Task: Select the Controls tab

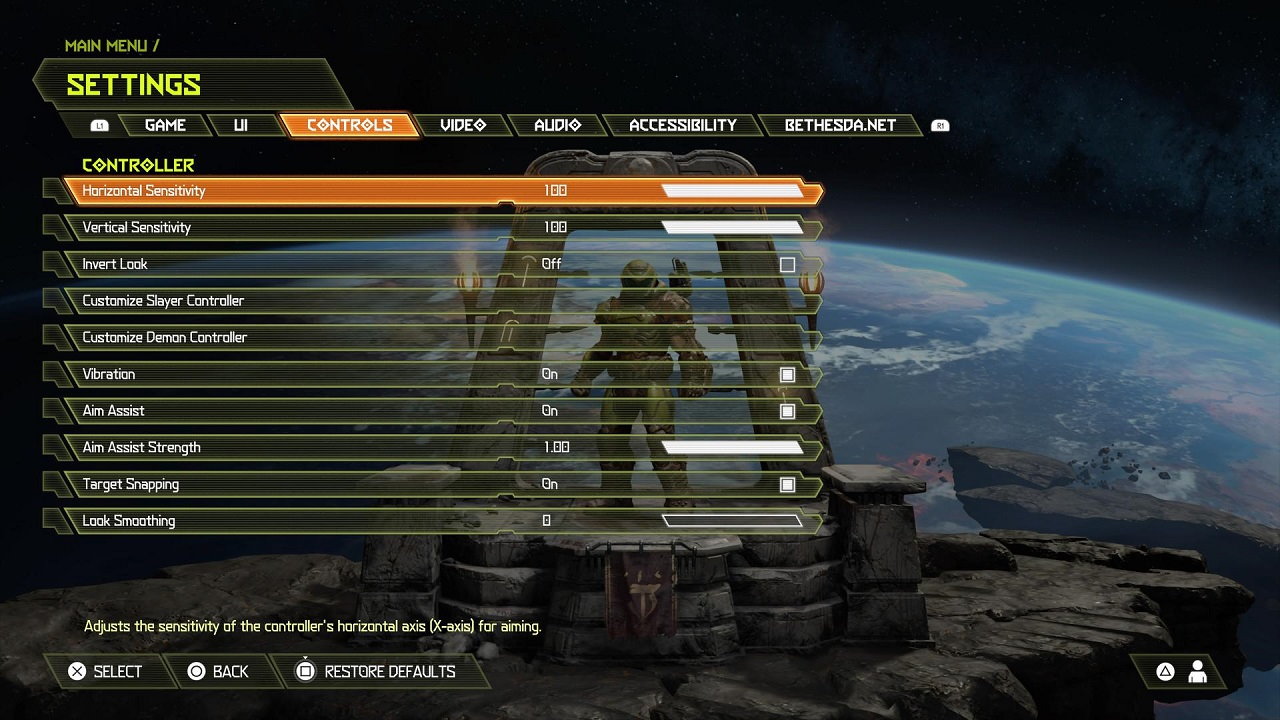Action: 349,125
